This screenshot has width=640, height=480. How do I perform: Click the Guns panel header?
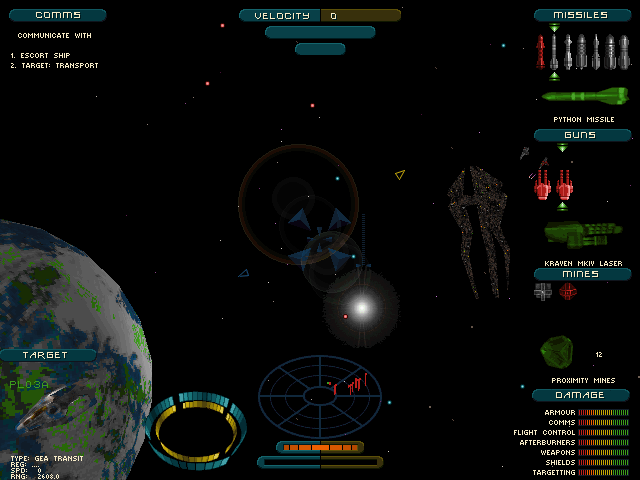tap(582, 135)
